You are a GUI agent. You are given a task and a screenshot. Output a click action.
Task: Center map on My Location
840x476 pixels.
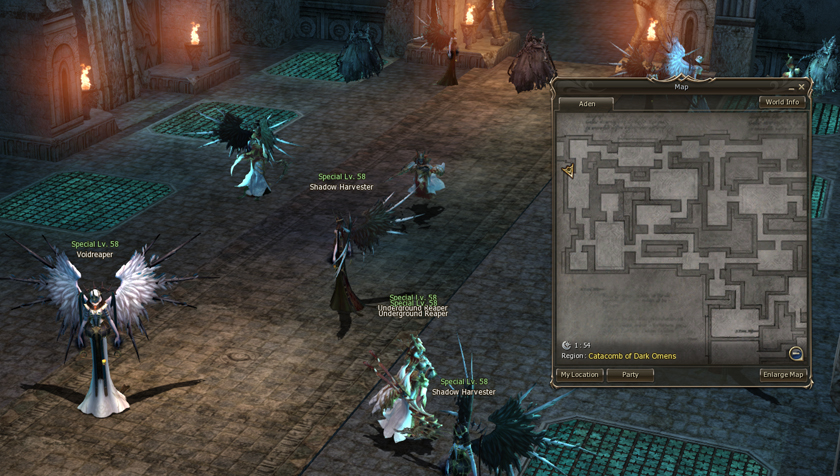point(579,374)
